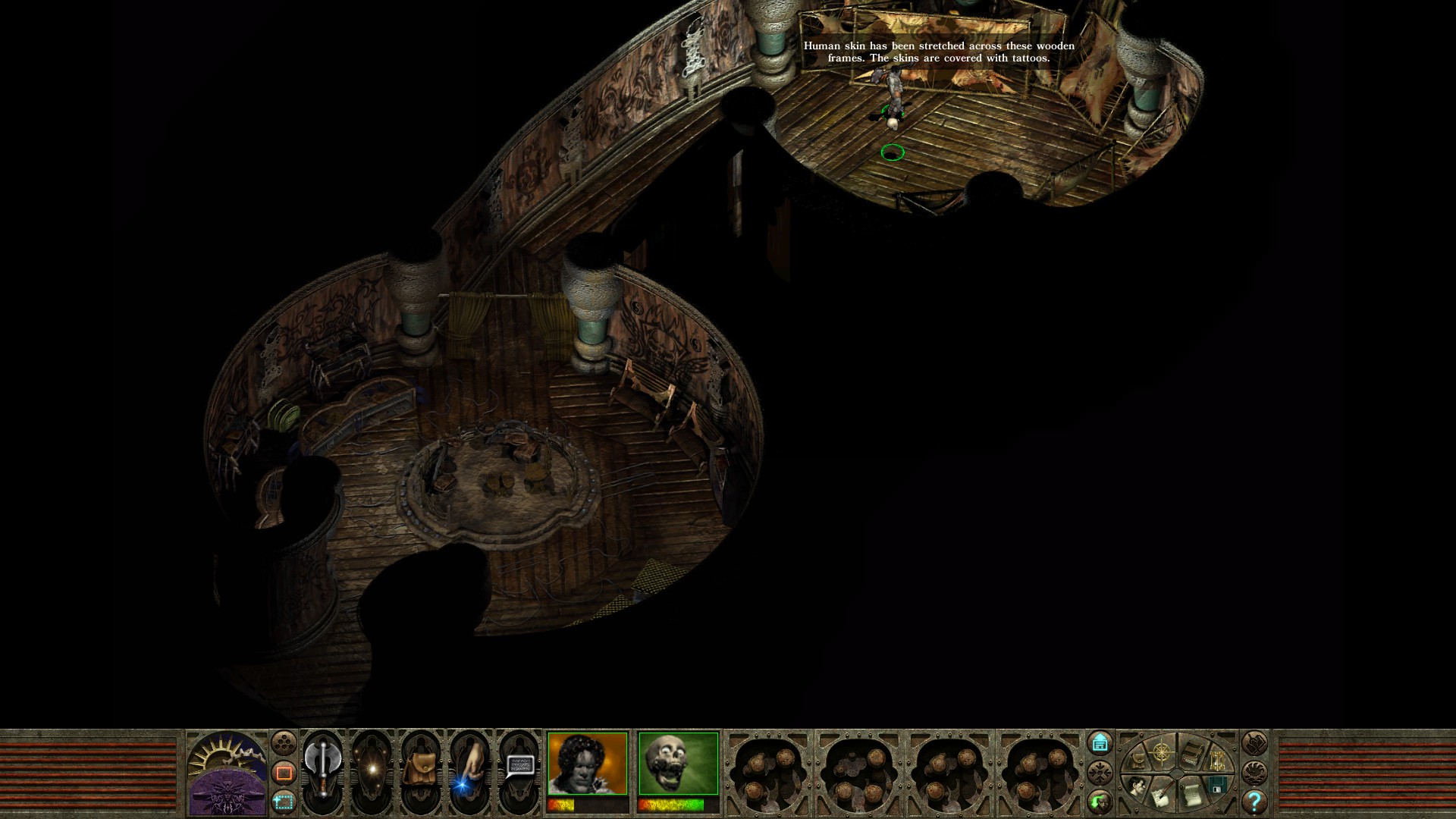Image resolution: width=1456 pixels, height=819 pixels.
Task: Select the Nameless One portrait
Action: pos(588,763)
